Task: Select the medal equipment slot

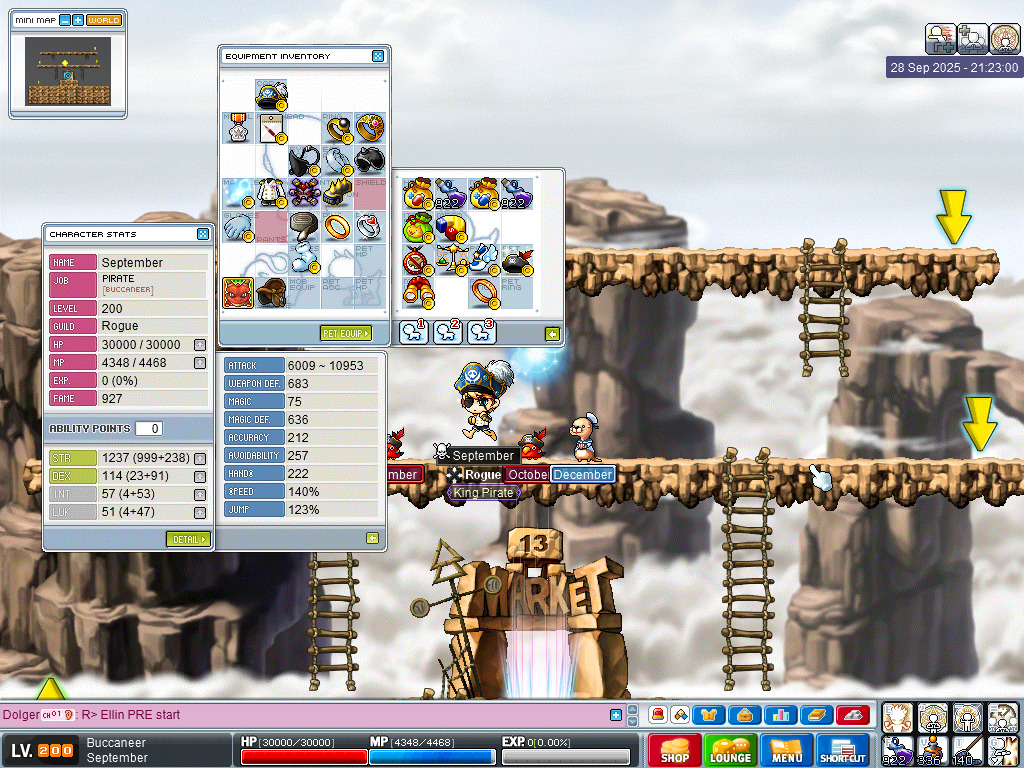Action: (237, 128)
